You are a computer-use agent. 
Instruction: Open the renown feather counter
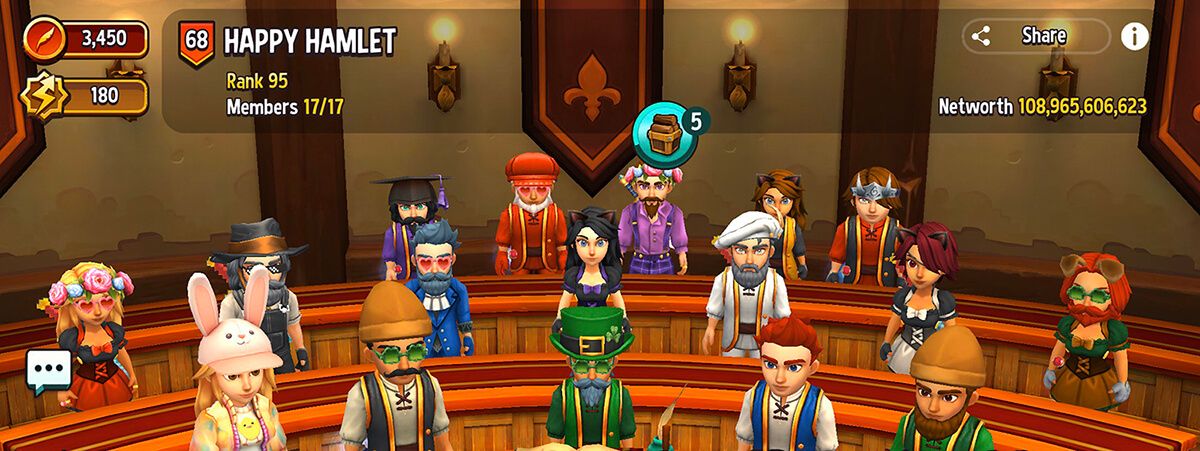[x=86, y=40]
